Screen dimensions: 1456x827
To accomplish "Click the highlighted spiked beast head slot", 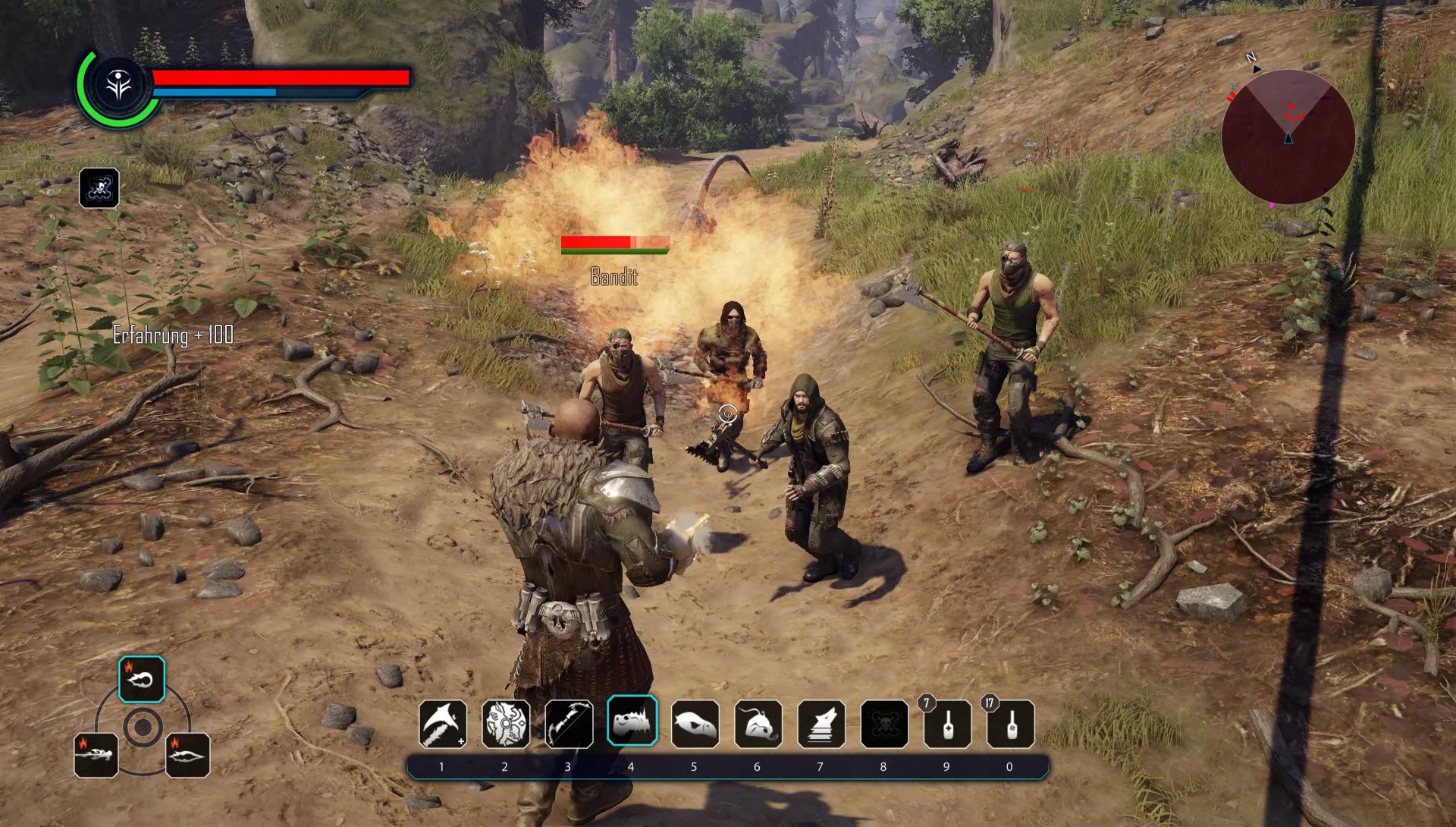I will coord(632,721).
